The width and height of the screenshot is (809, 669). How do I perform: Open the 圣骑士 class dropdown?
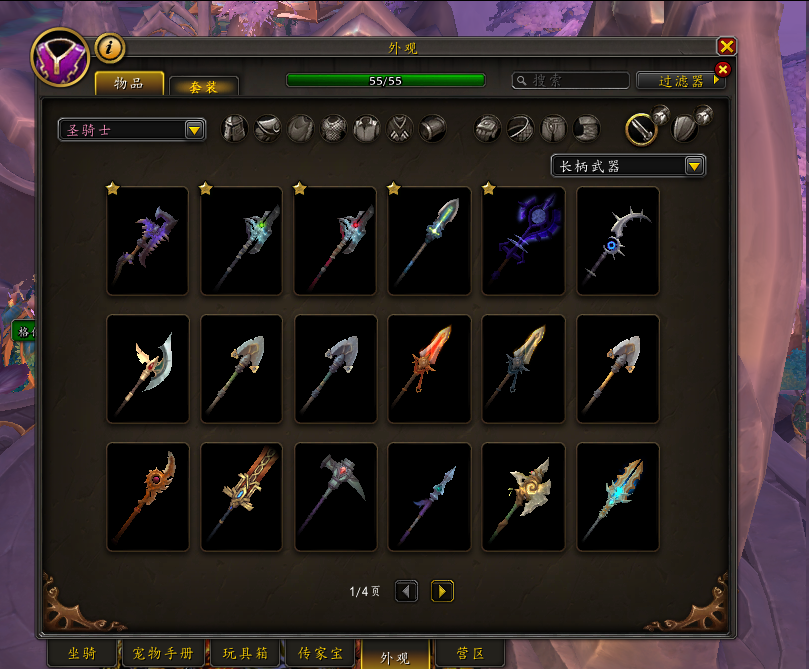point(132,130)
